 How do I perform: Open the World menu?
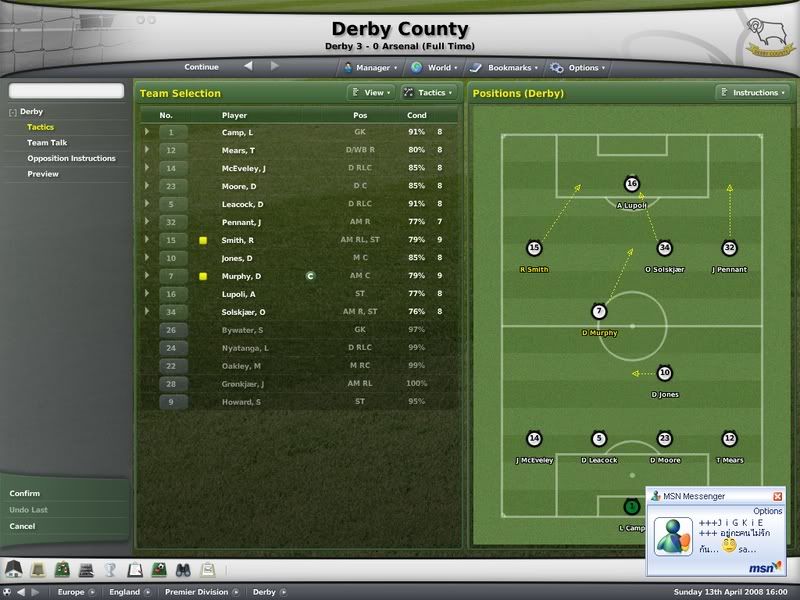(433, 68)
